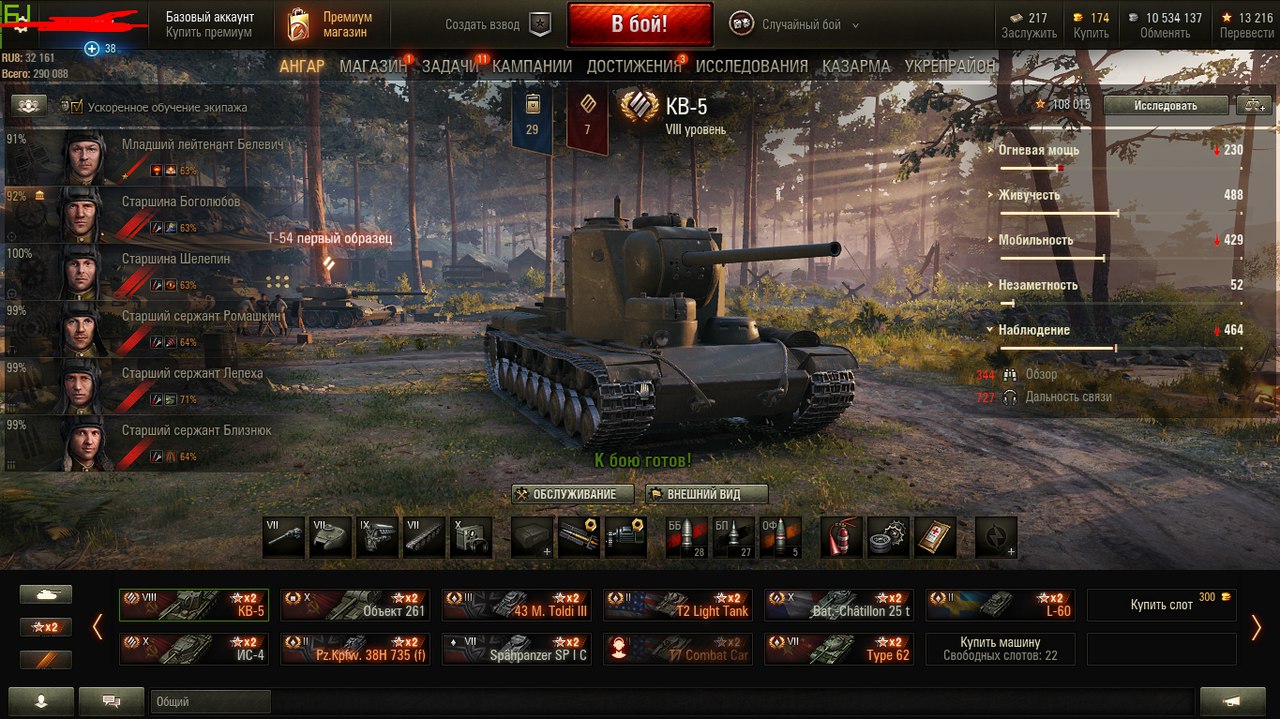Select the Объект 261 tank in carousel
The width and height of the screenshot is (1280, 719).
(355, 605)
